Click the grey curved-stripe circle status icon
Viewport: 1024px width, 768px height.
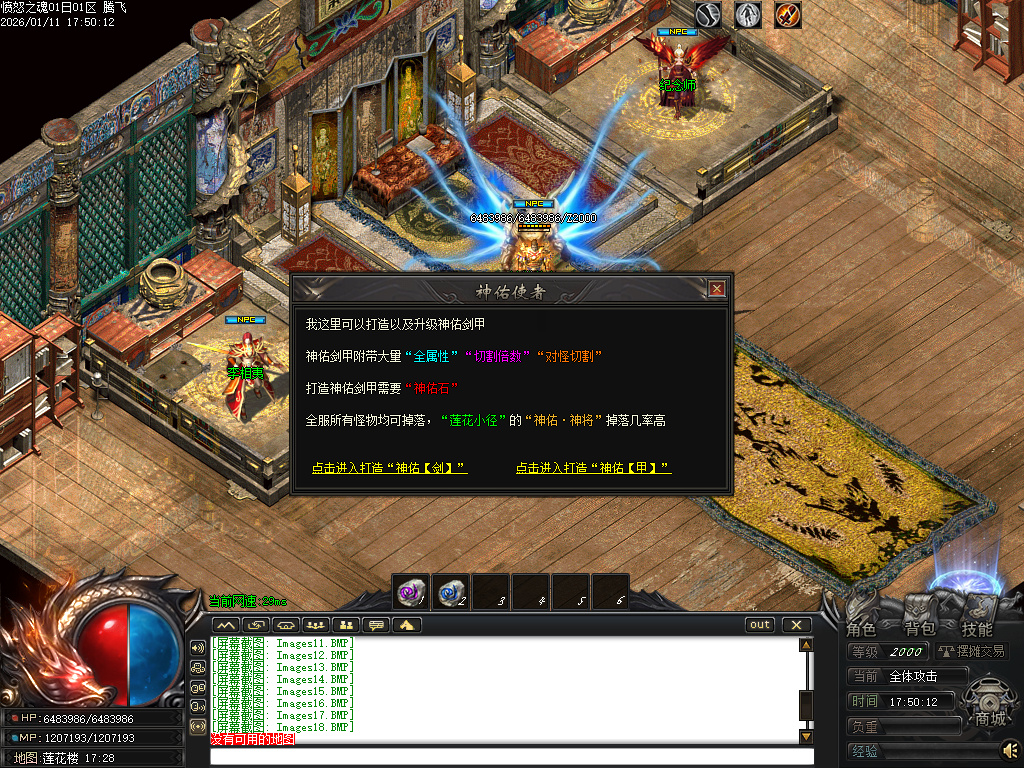tap(709, 15)
